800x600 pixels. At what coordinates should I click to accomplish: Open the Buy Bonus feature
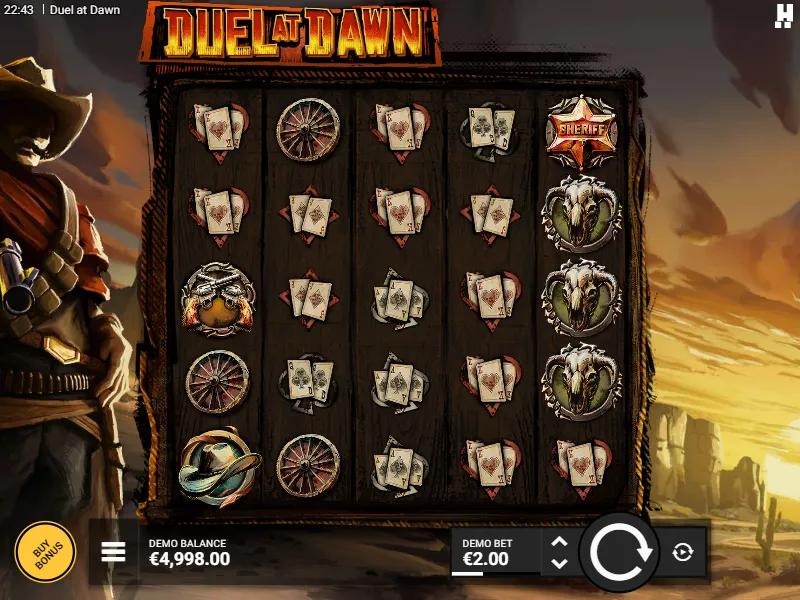(x=44, y=551)
